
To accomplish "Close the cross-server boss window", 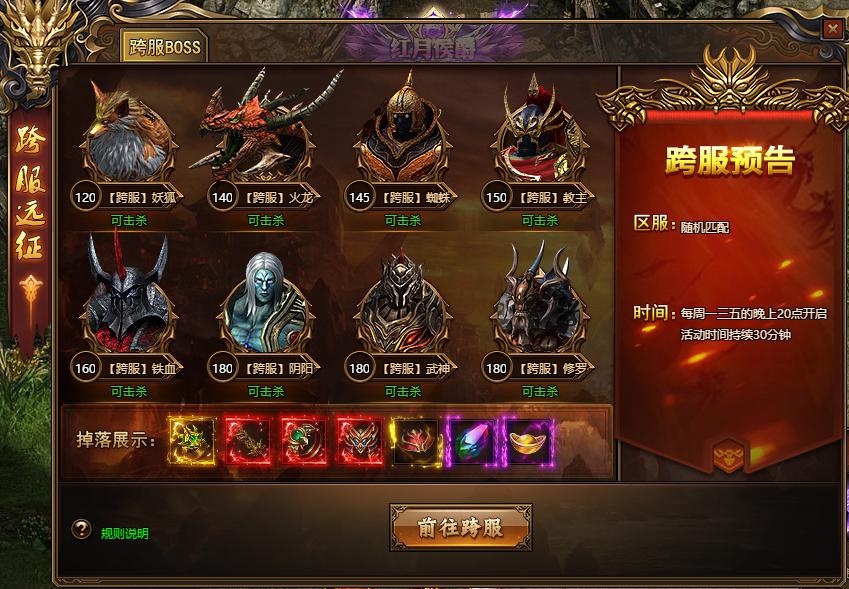I will (x=832, y=29).
